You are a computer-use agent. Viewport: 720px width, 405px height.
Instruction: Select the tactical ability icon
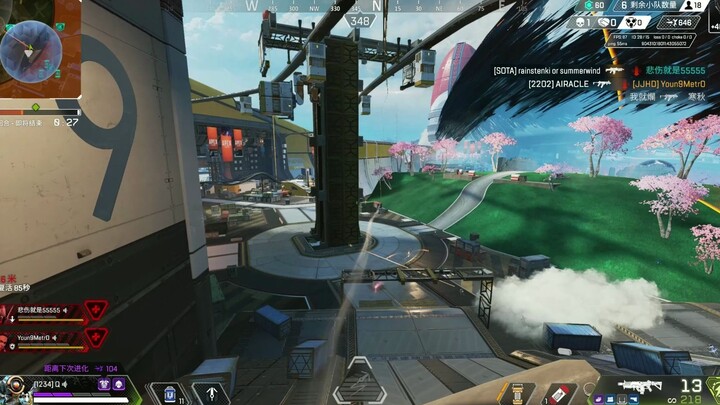[x=168, y=392]
